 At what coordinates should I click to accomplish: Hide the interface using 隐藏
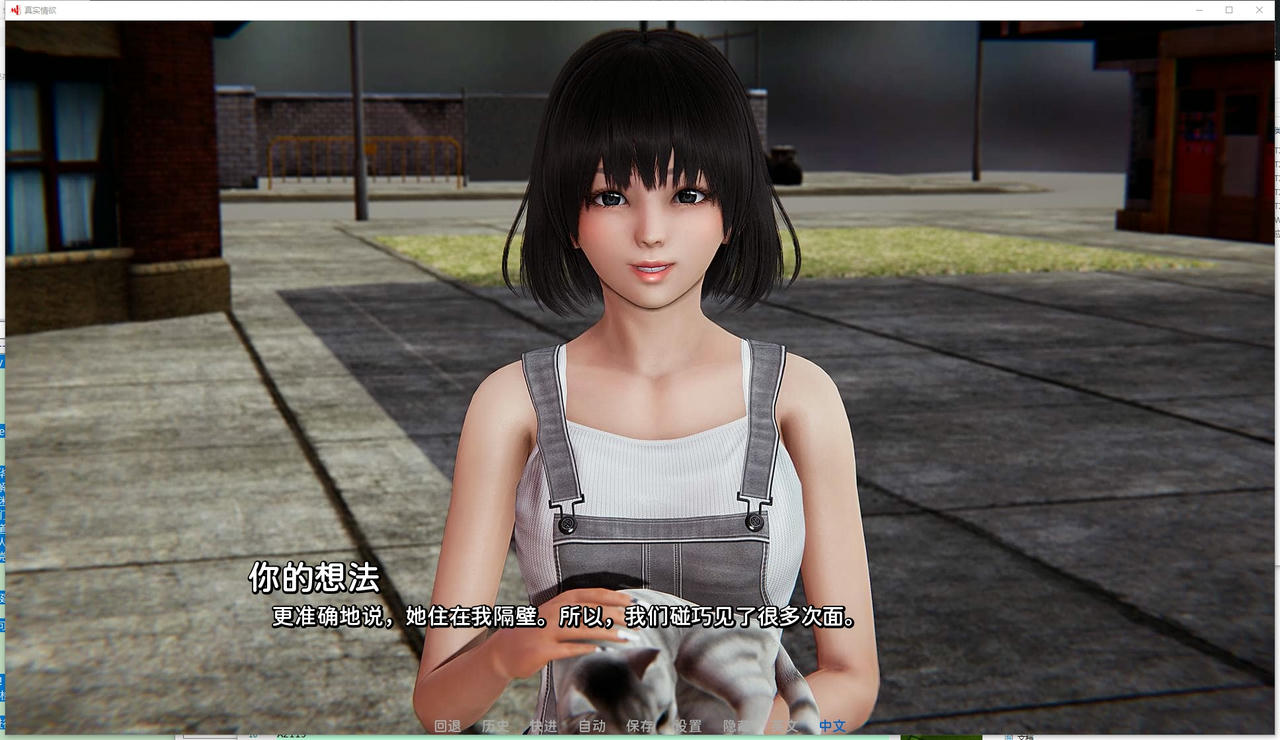pos(734,727)
